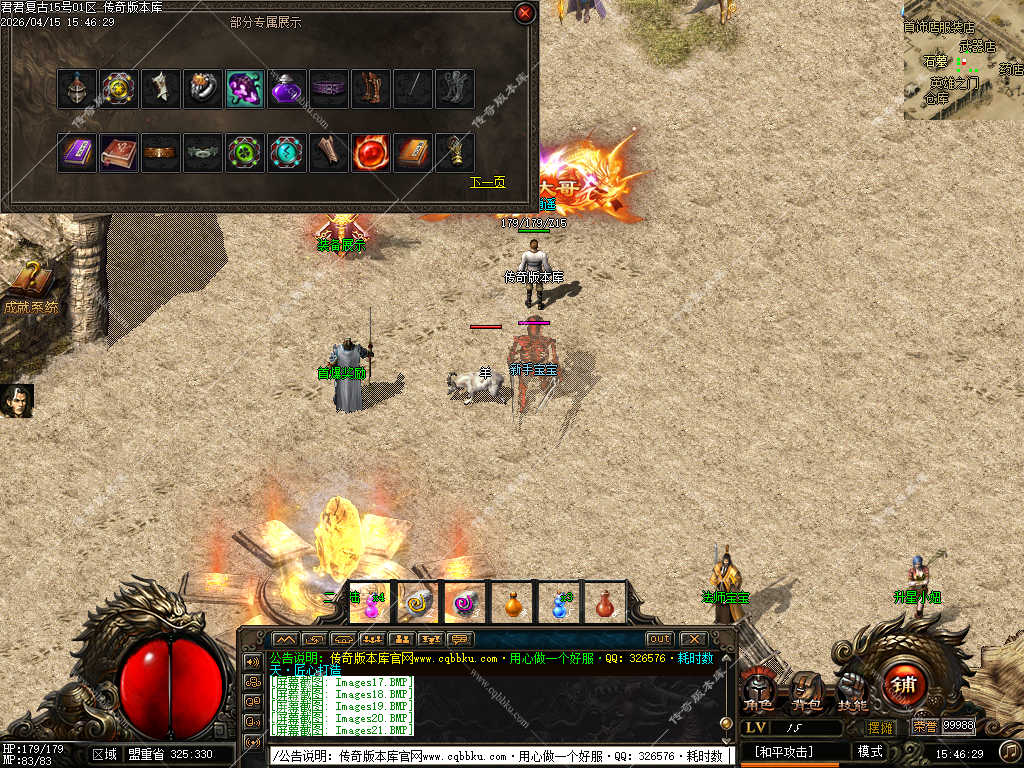This screenshot has height=768, width=1024.
Task: Select the purple potion bottle item
Action: tap(287, 89)
